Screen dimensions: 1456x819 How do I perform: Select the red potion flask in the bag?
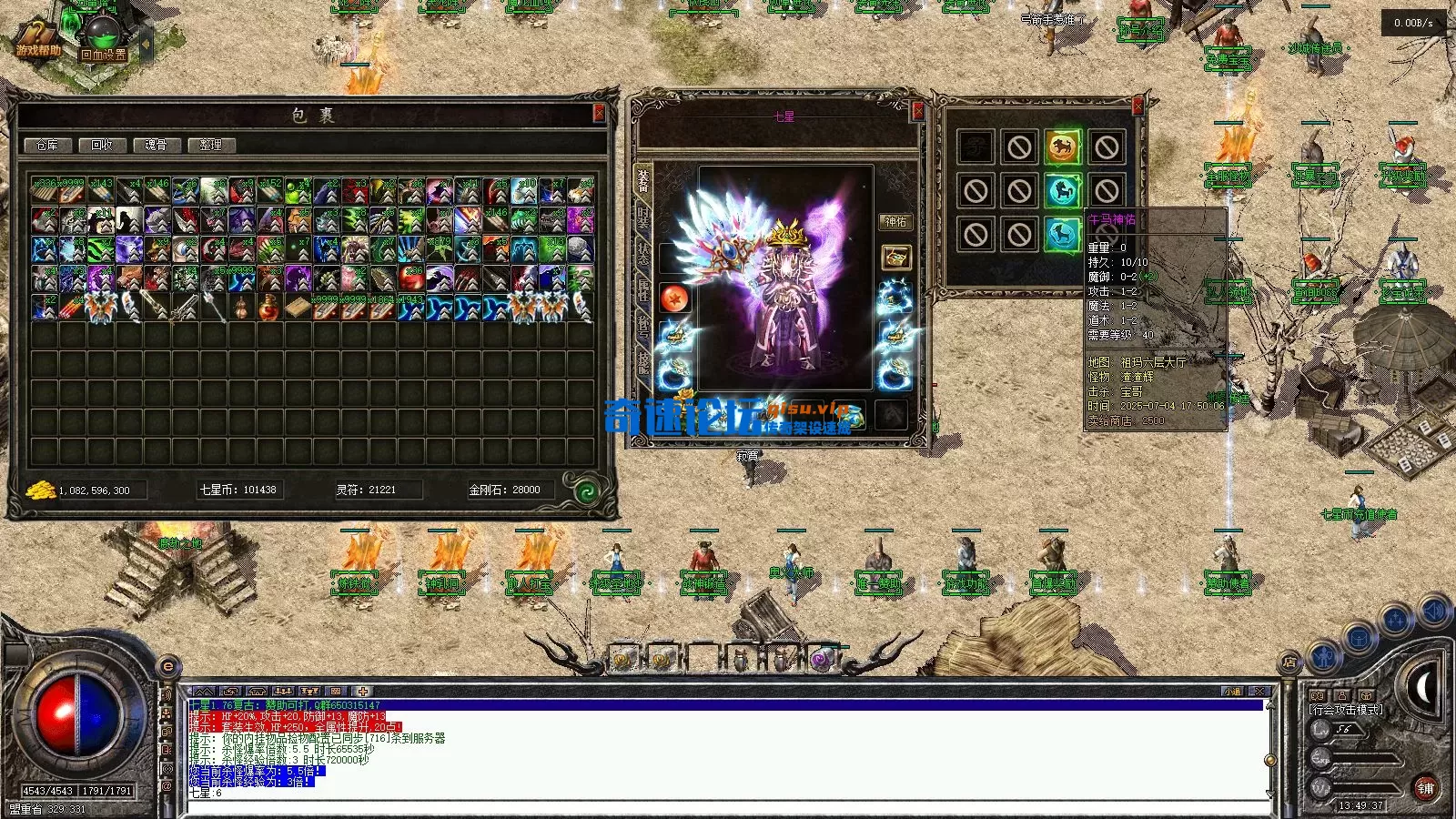pyautogui.click(x=268, y=308)
